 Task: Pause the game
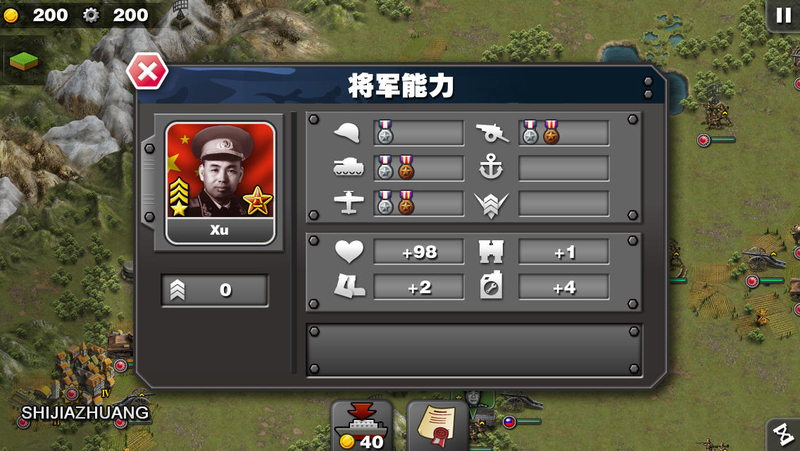point(782,15)
